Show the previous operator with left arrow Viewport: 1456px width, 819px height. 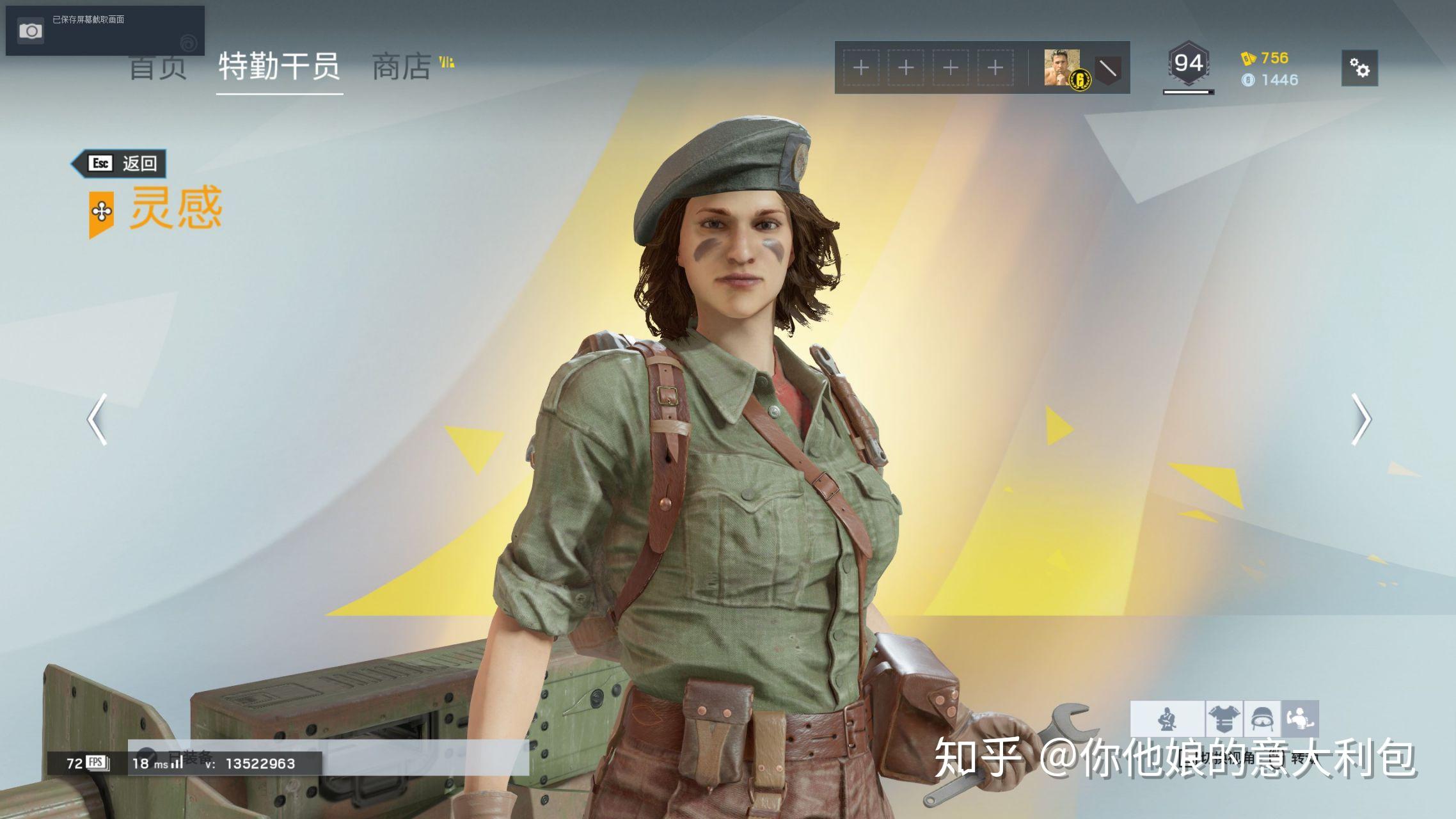coord(97,419)
